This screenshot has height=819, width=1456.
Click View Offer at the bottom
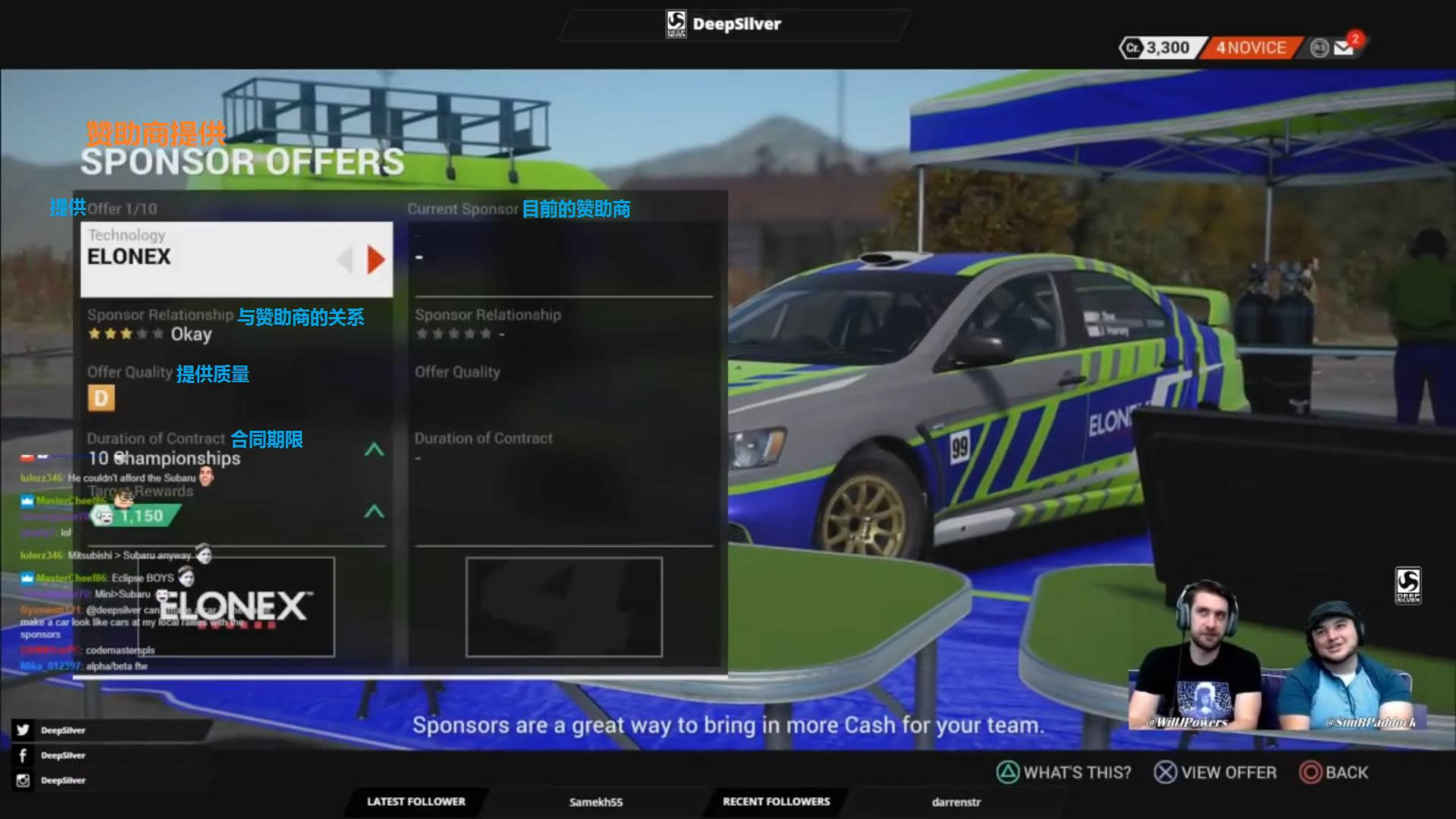tap(1216, 773)
